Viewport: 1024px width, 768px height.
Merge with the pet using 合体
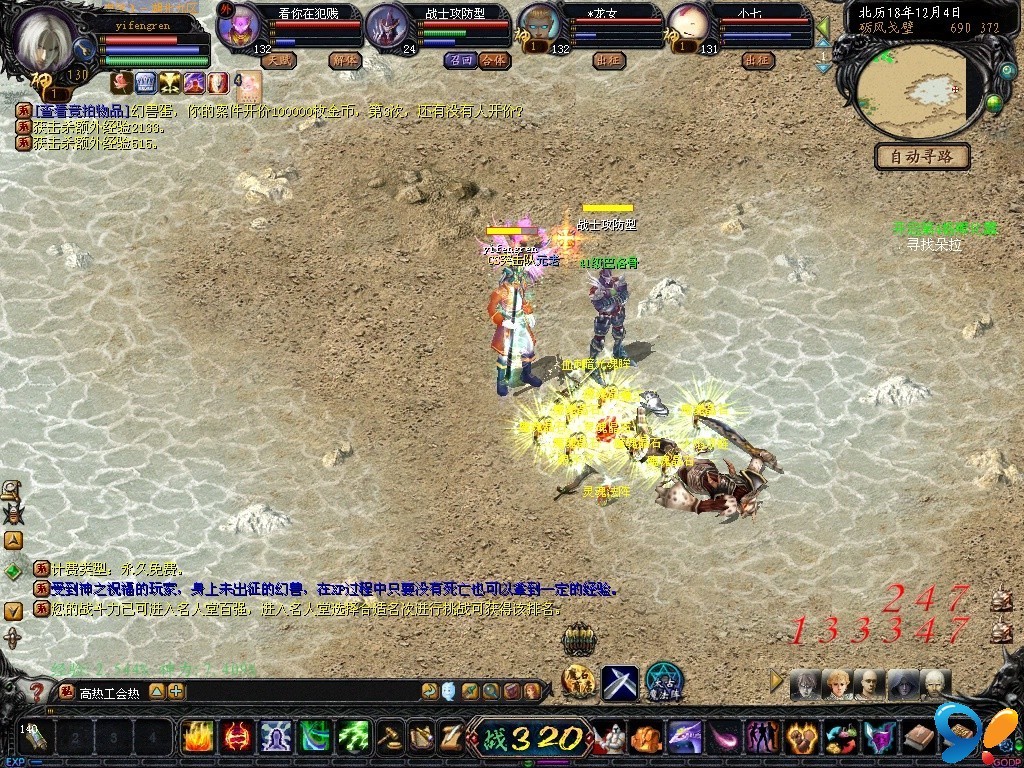pyautogui.click(x=493, y=60)
